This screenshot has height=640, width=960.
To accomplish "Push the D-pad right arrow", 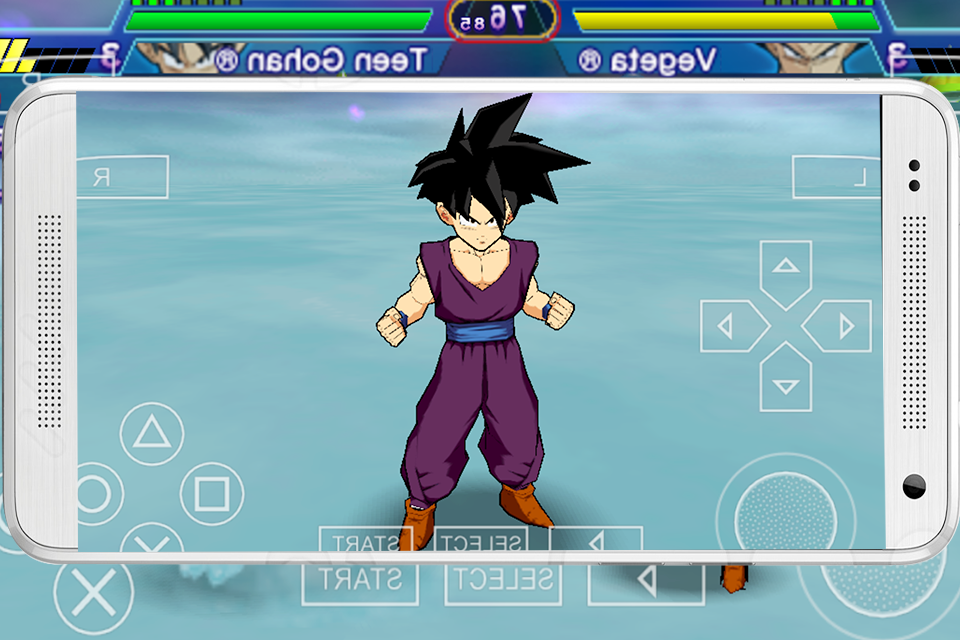I will point(843,326).
